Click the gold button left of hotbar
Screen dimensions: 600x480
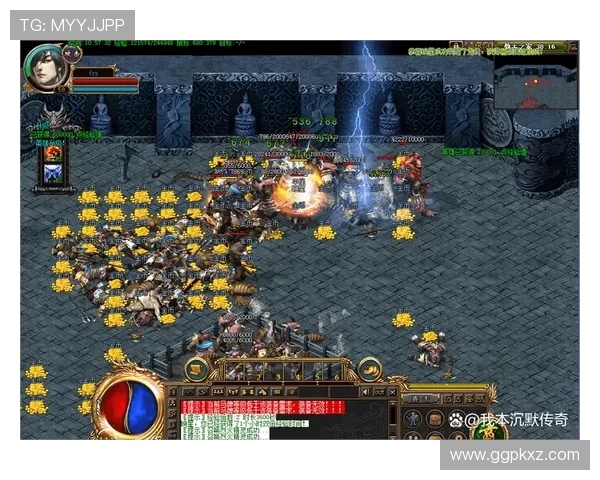coord(197,369)
